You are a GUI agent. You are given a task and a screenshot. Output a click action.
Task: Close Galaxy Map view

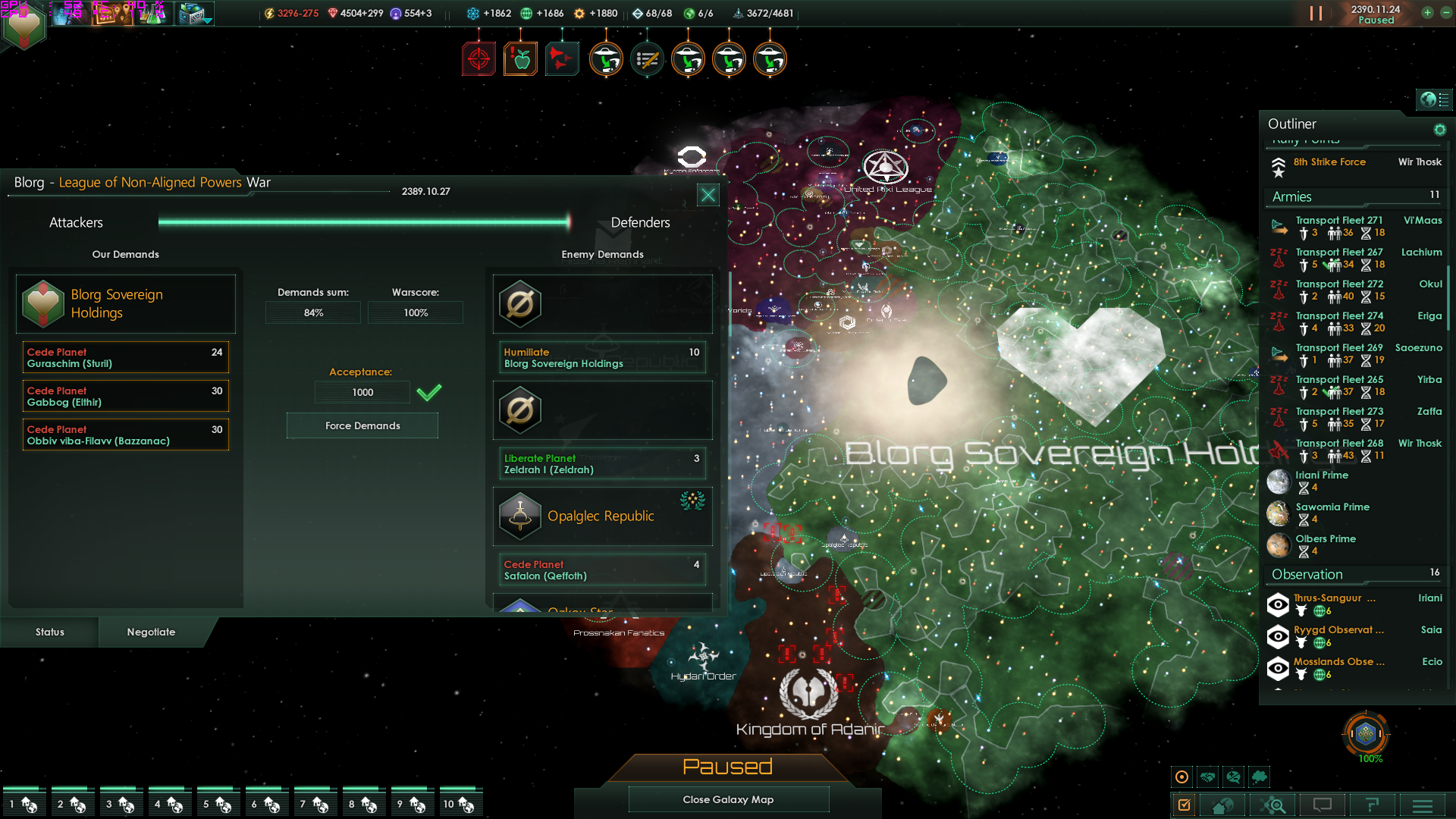728,799
